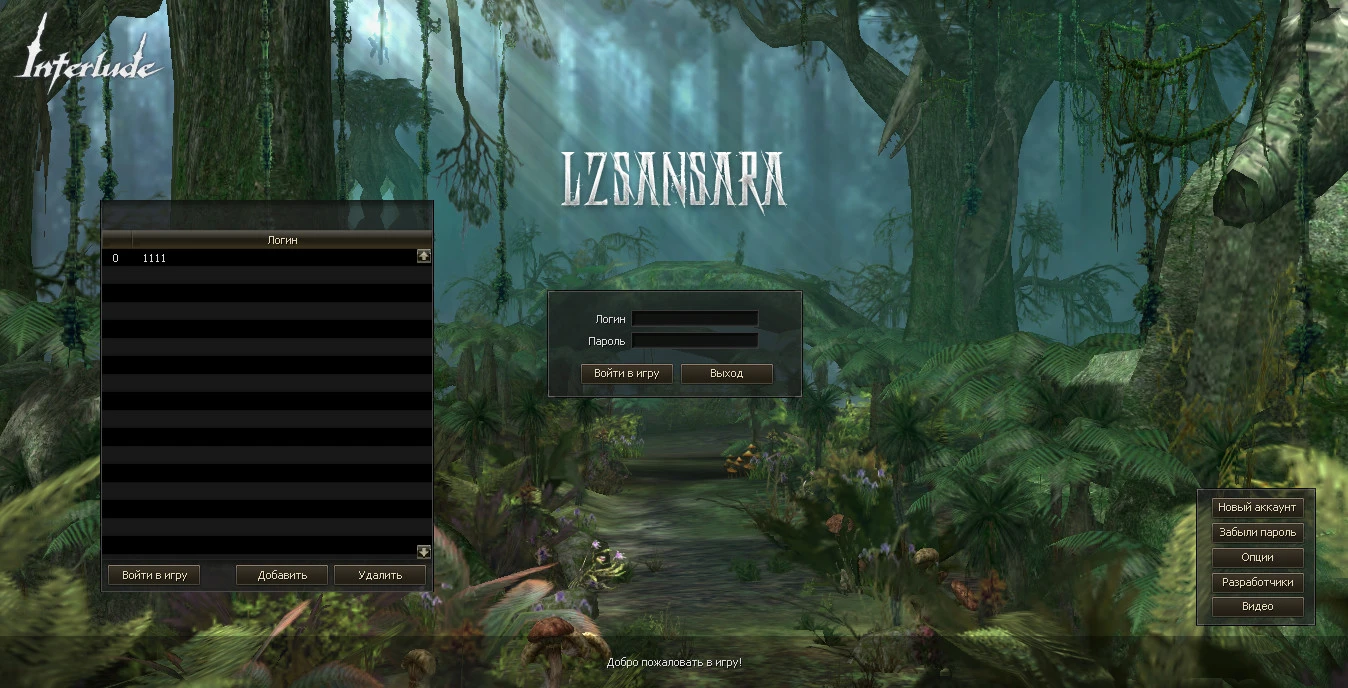This screenshot has height=688, width=1348.
Task: Click the Логин column header
Action: tap(282, 240)
